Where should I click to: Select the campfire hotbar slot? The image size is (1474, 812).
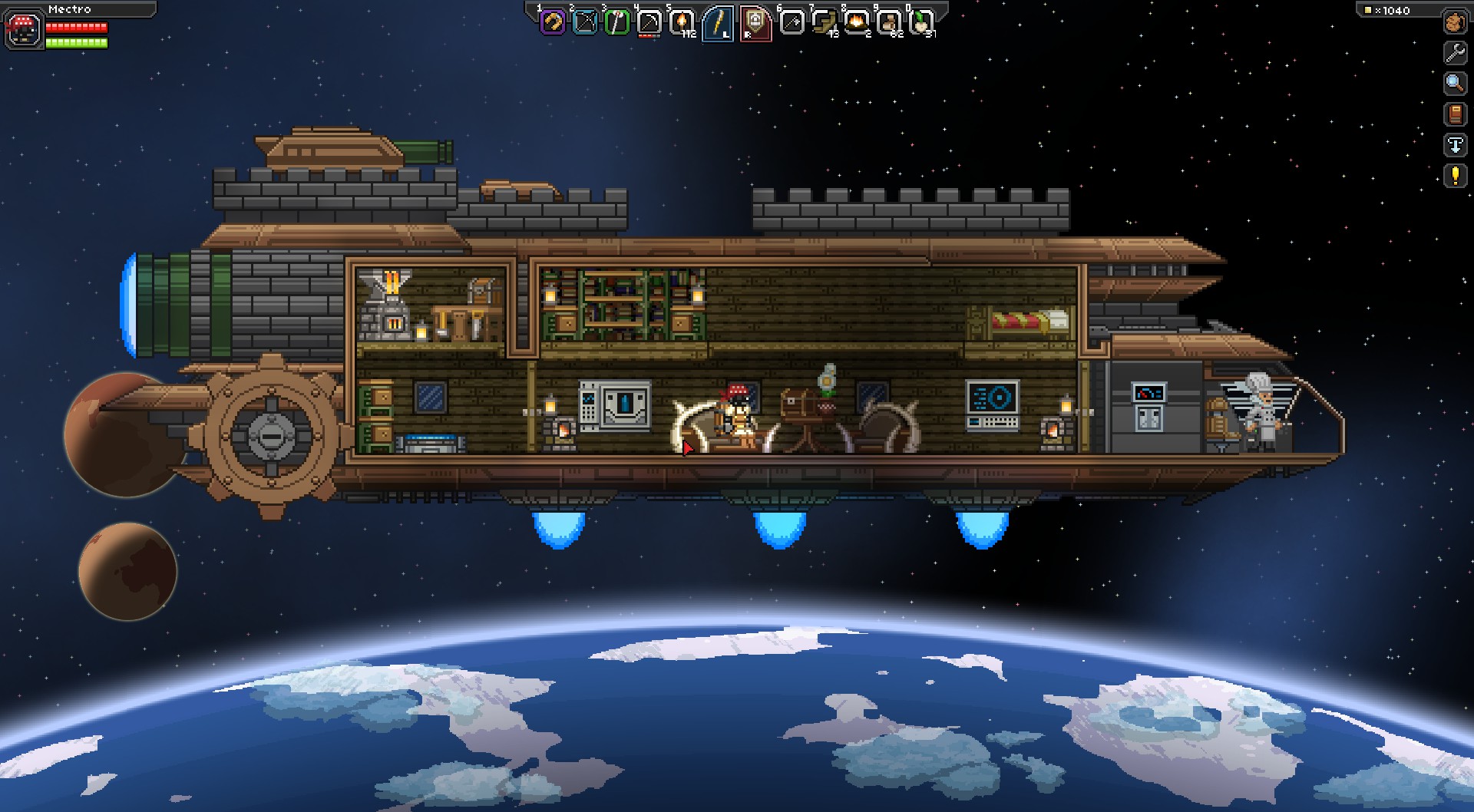[x=856, y=22]
